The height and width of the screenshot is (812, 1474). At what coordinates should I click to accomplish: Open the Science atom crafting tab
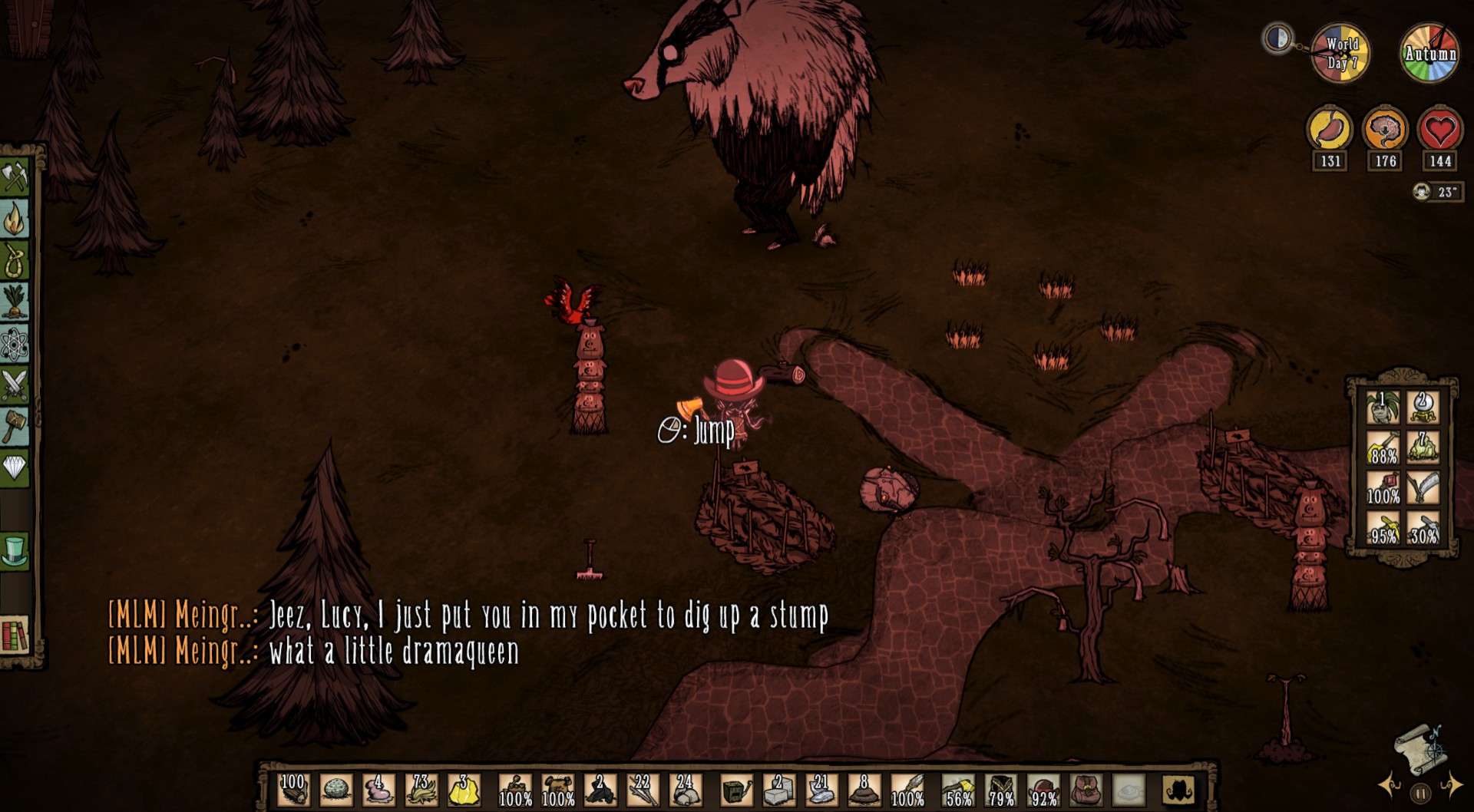point(15,343)
